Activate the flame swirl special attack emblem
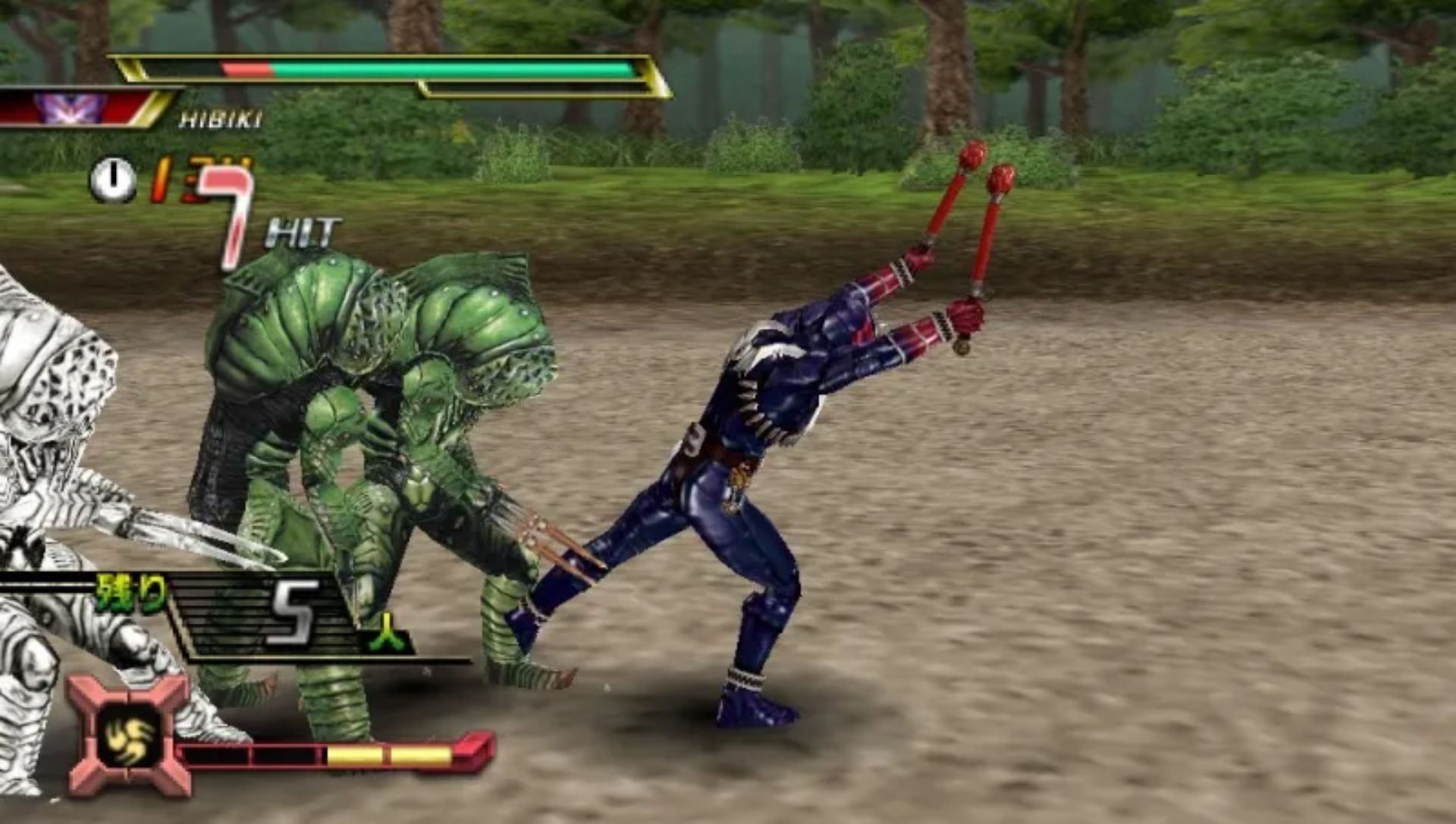Screen dimensions: 1456x824 tap(129, 734)
